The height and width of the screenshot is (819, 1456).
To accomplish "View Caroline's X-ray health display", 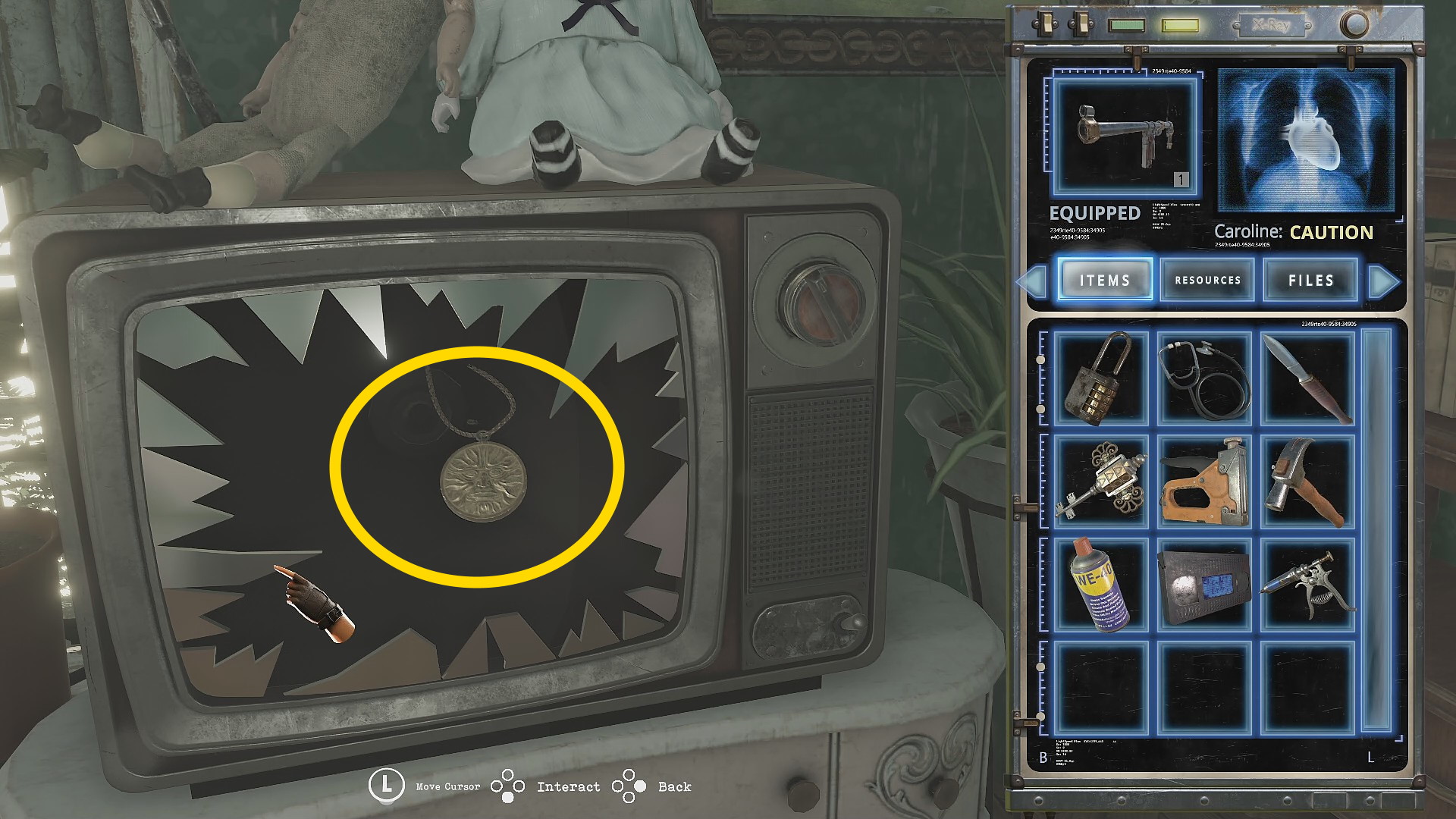I will [x=1306, y=141].
